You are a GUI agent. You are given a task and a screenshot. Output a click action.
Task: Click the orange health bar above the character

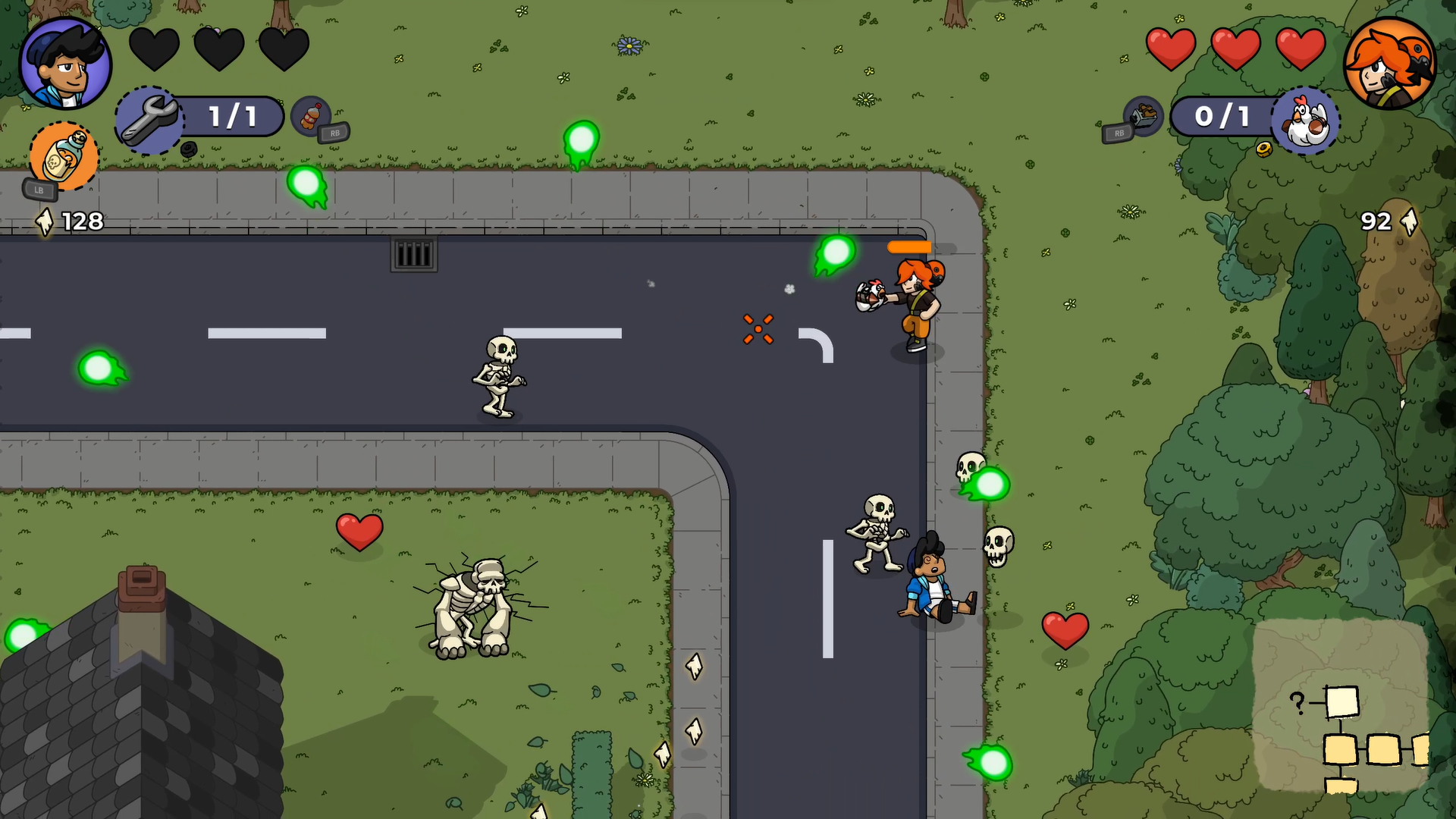908,247
